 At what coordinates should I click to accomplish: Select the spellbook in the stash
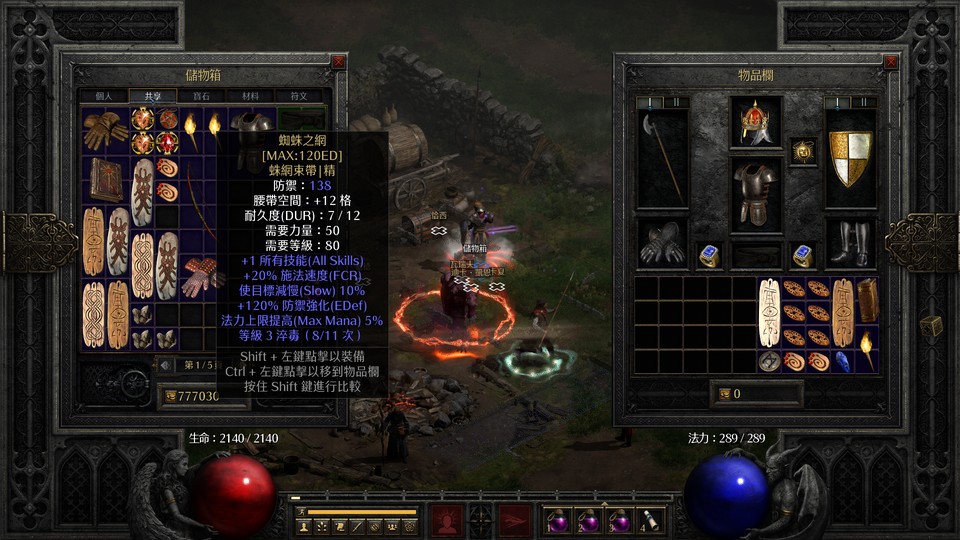point(105,179)
